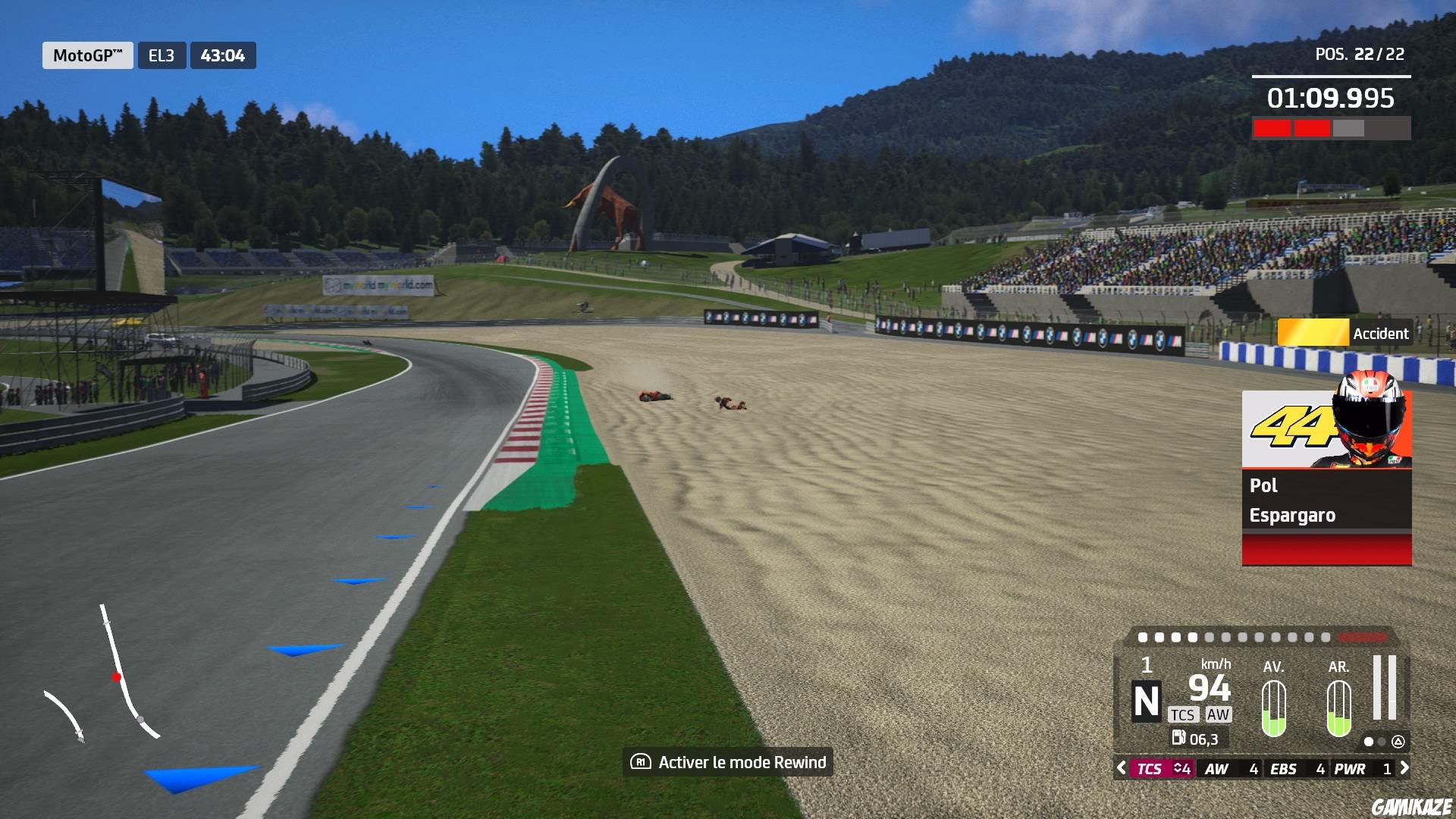Toggle the first dashboard page dot
Screen dimensions: 1456x819
pyautogui.click(x=1369, y=741)
